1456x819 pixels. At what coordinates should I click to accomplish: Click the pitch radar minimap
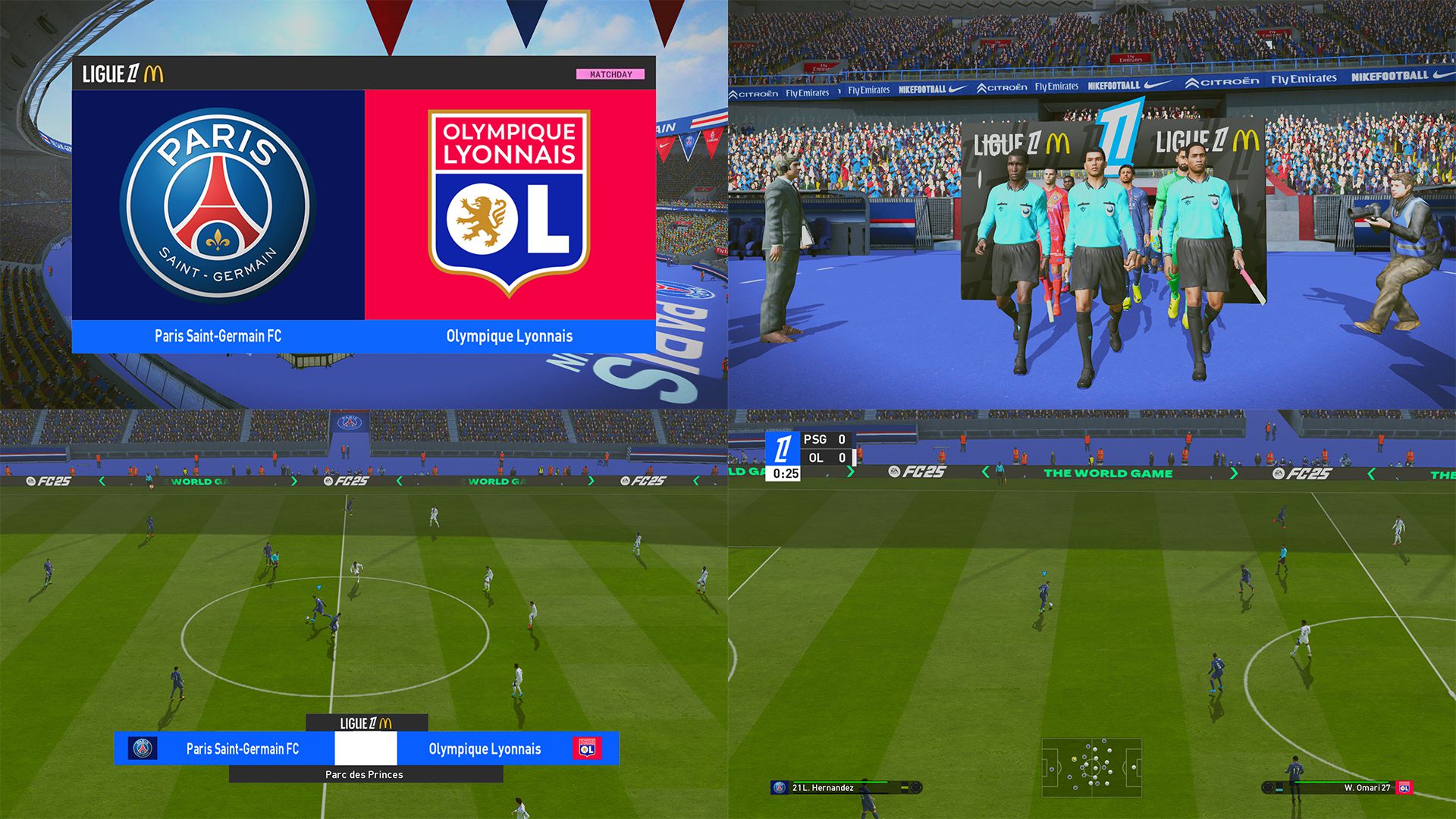[1091, 767]
